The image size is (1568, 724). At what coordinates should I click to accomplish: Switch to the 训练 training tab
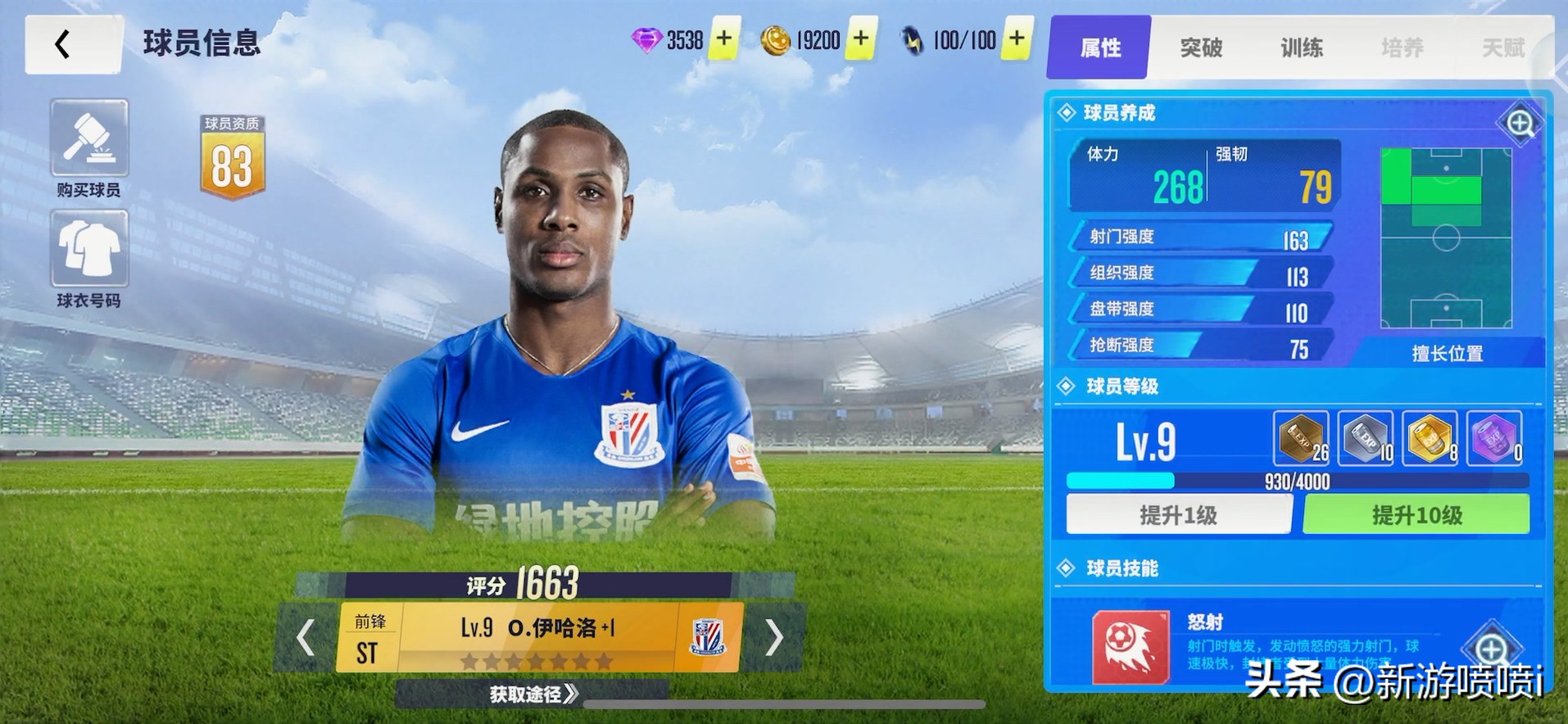(1302, 48)
